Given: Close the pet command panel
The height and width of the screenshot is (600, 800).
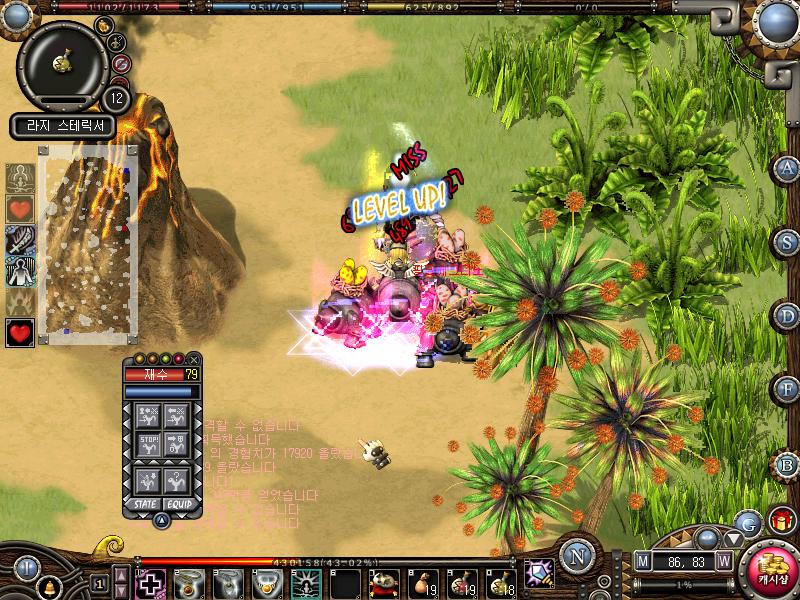Looking at the screenshot, I should click(x=194, y=359).
